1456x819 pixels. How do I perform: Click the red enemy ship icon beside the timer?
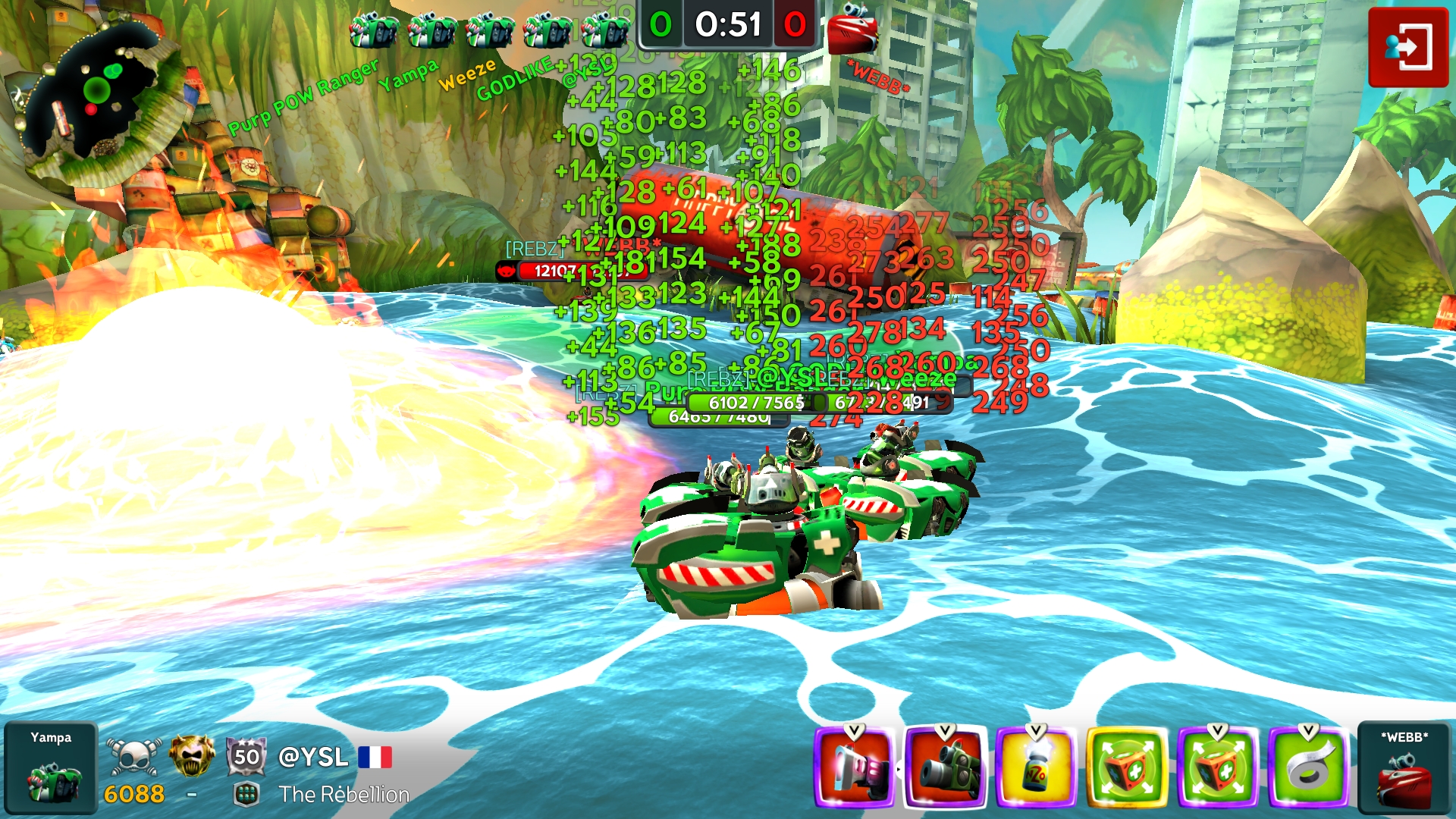point(852,30)
